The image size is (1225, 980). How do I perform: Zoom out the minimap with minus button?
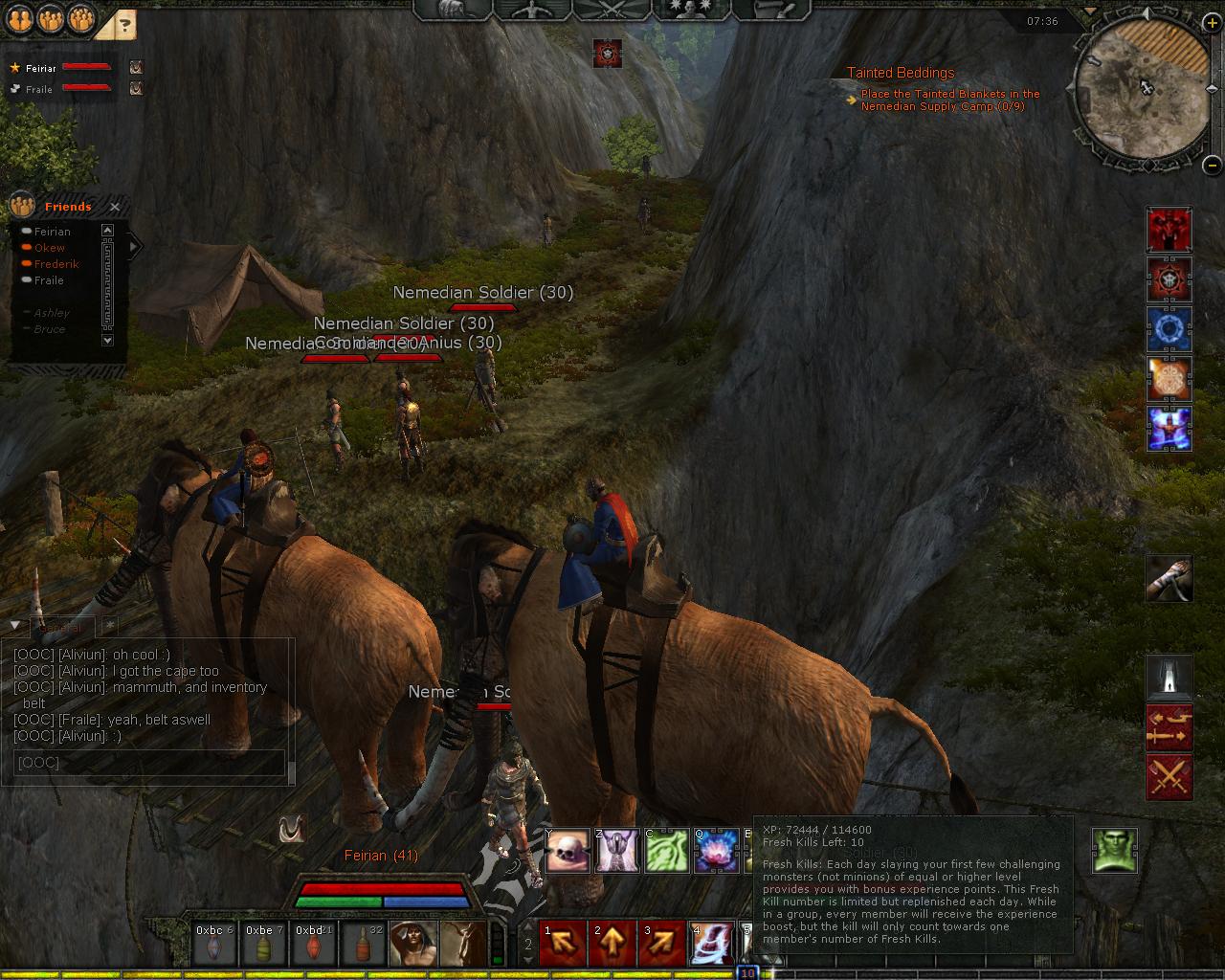coord(1211,163)
